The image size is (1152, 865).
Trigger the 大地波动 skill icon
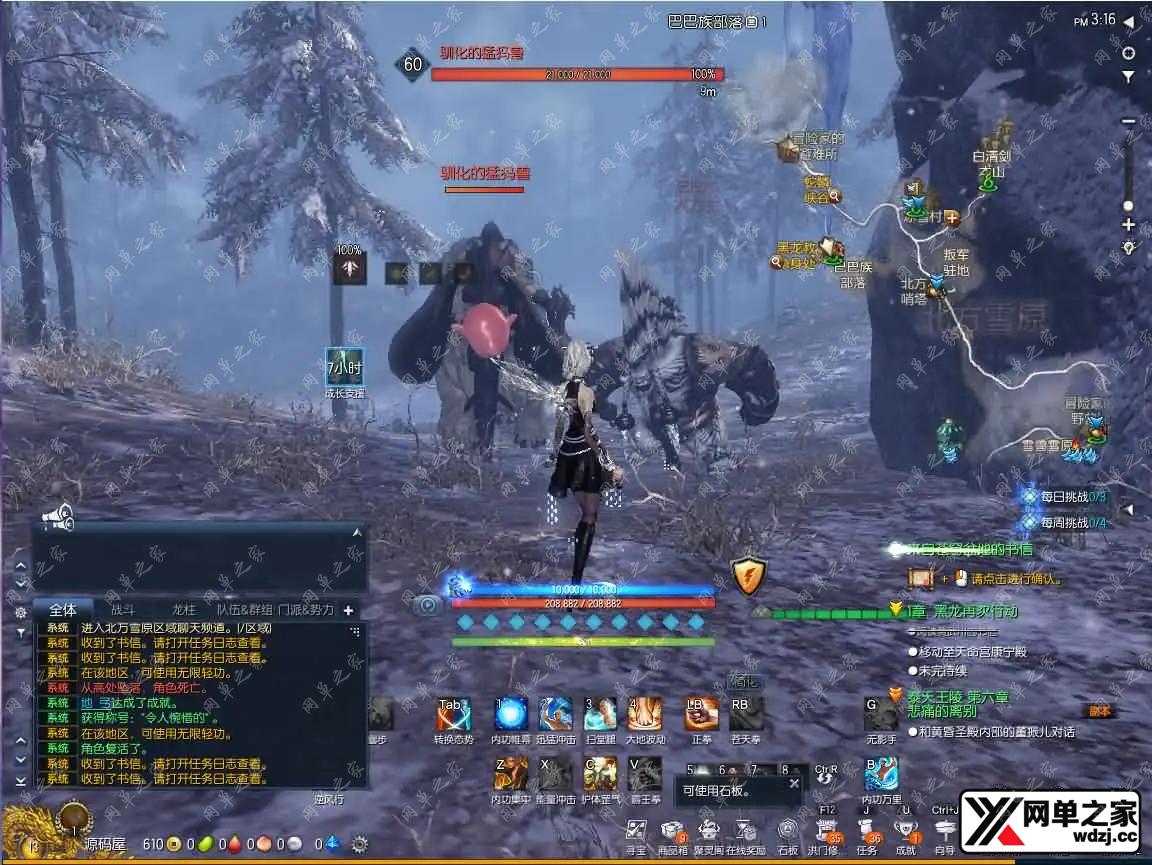tap(645, 714)
